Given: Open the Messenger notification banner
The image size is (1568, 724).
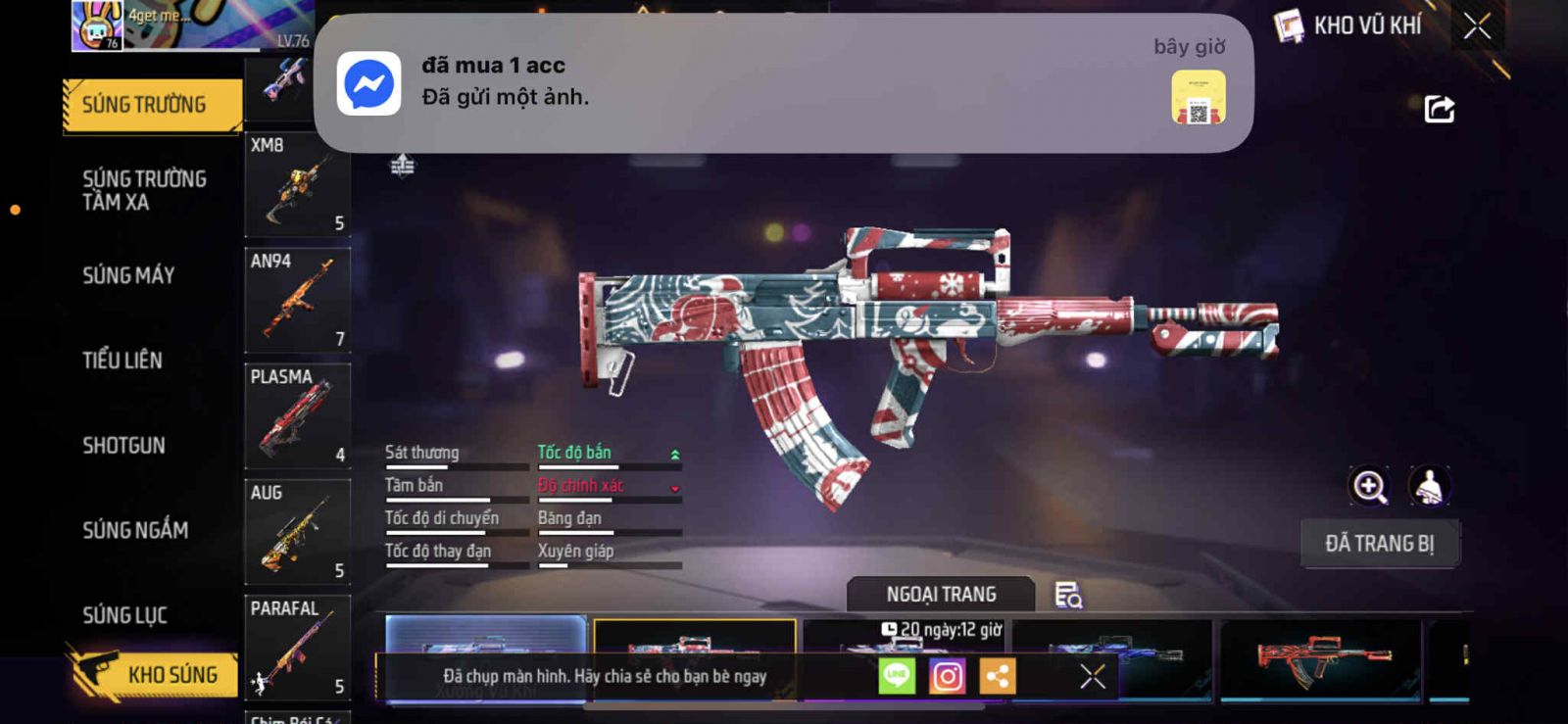Looking at the screenshot, I should [782, 83].
